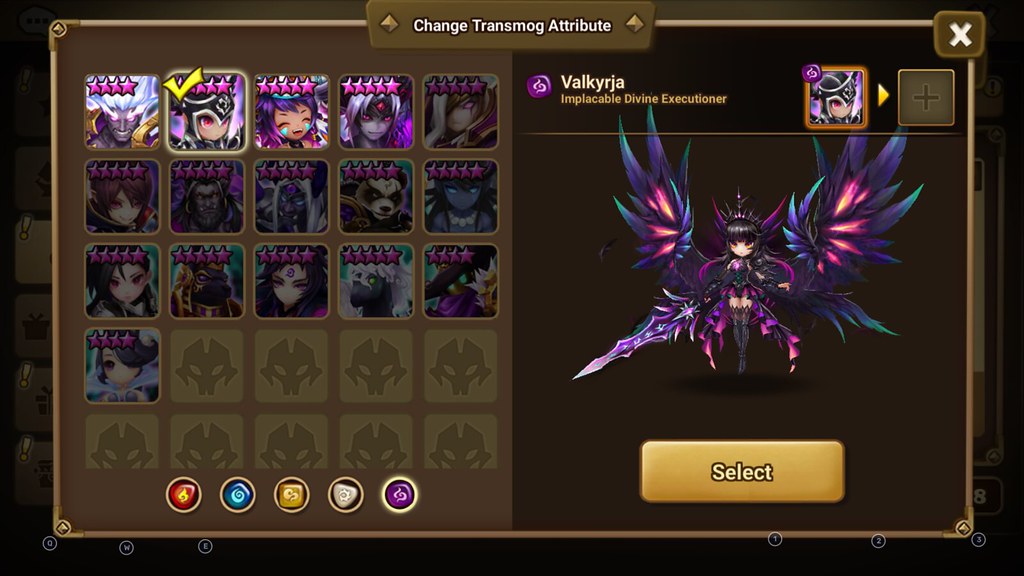Image resolution: width=1024 pixels, height=576 pixels.
Task: Click the Valkyrja icon beside the arrow
Action: pyautogui.click(x=836, y=98)
